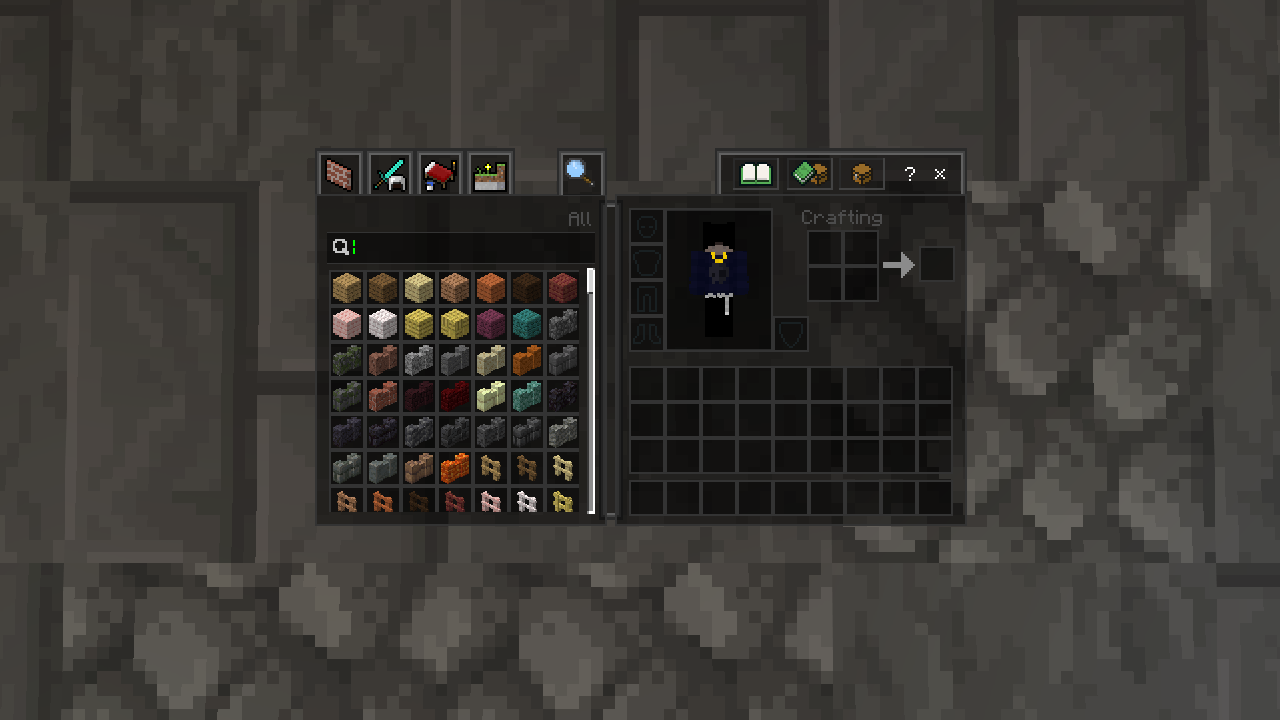Select the off-hand shield slot

(791, 334)
